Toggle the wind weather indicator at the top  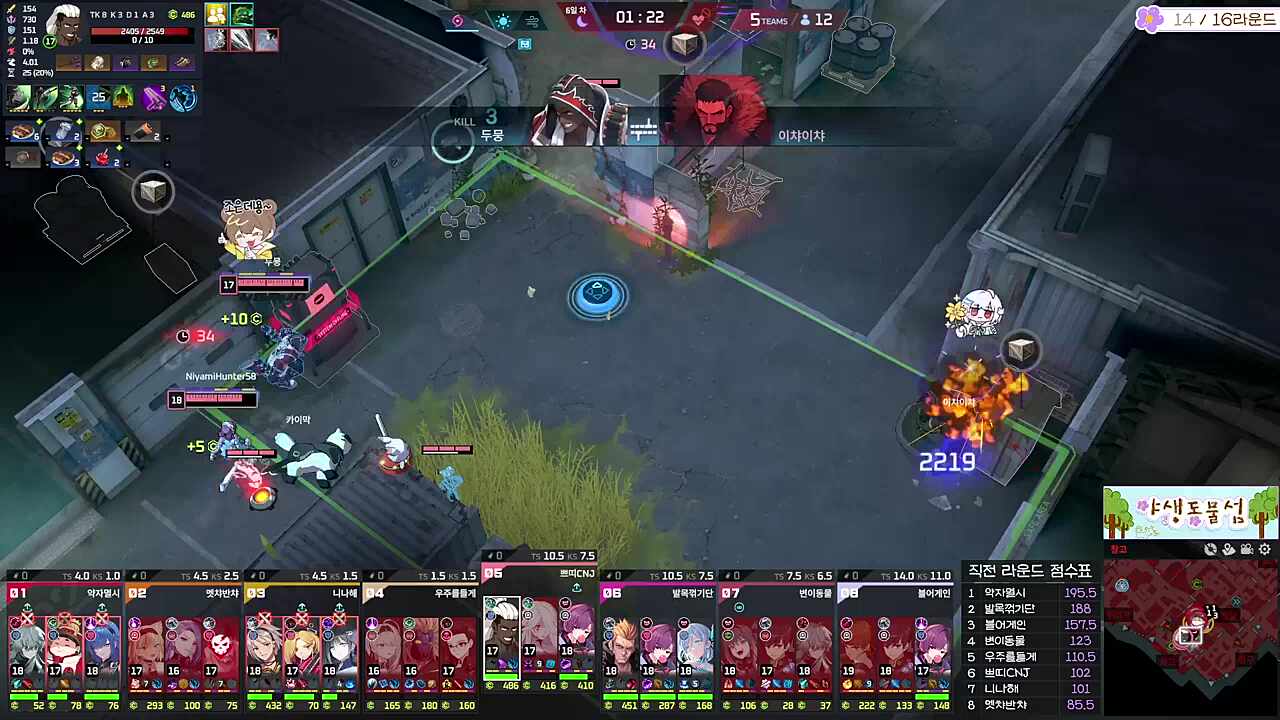coord(532,20)
